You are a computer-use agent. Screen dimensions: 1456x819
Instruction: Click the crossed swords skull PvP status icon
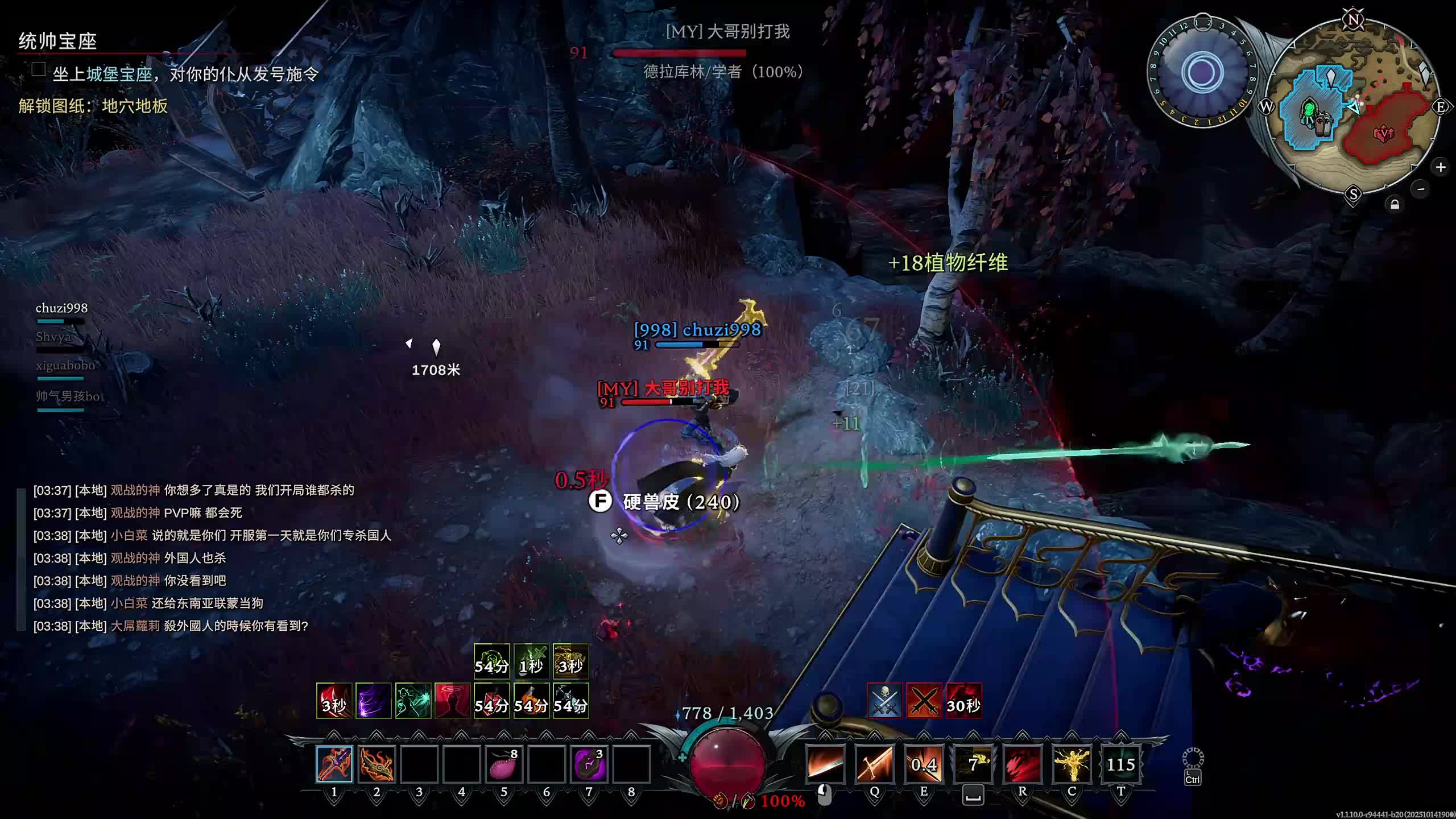pyautogui.click(x=884, y=701)
